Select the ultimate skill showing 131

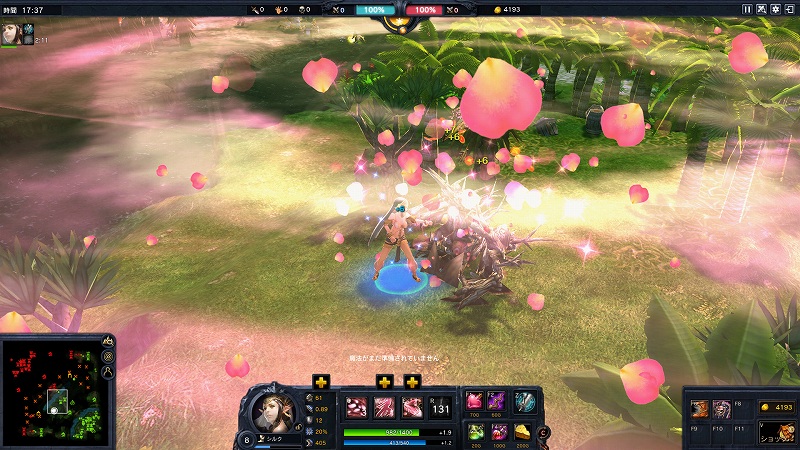440,406
